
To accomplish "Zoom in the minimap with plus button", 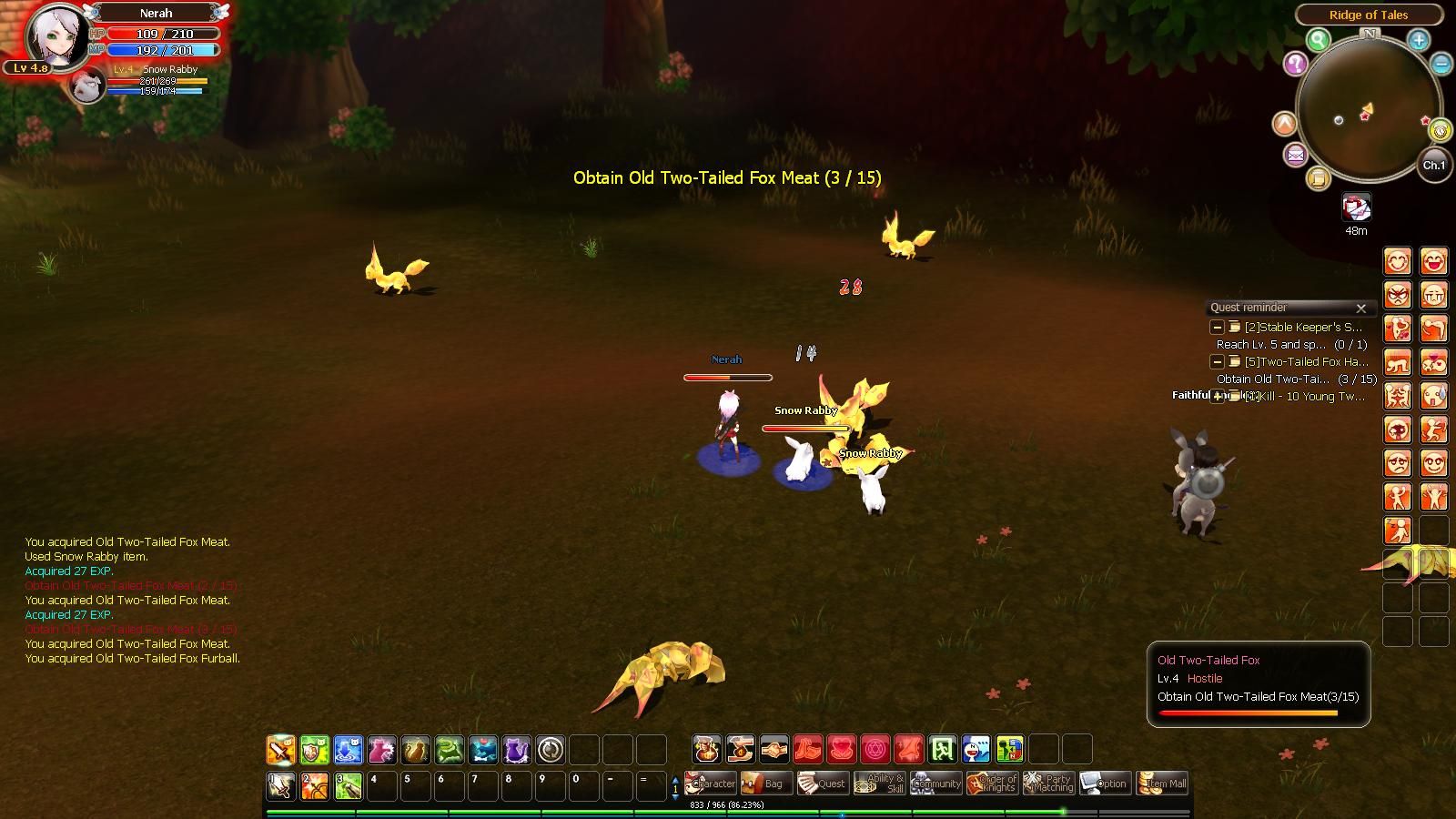I will [1419, 40].
